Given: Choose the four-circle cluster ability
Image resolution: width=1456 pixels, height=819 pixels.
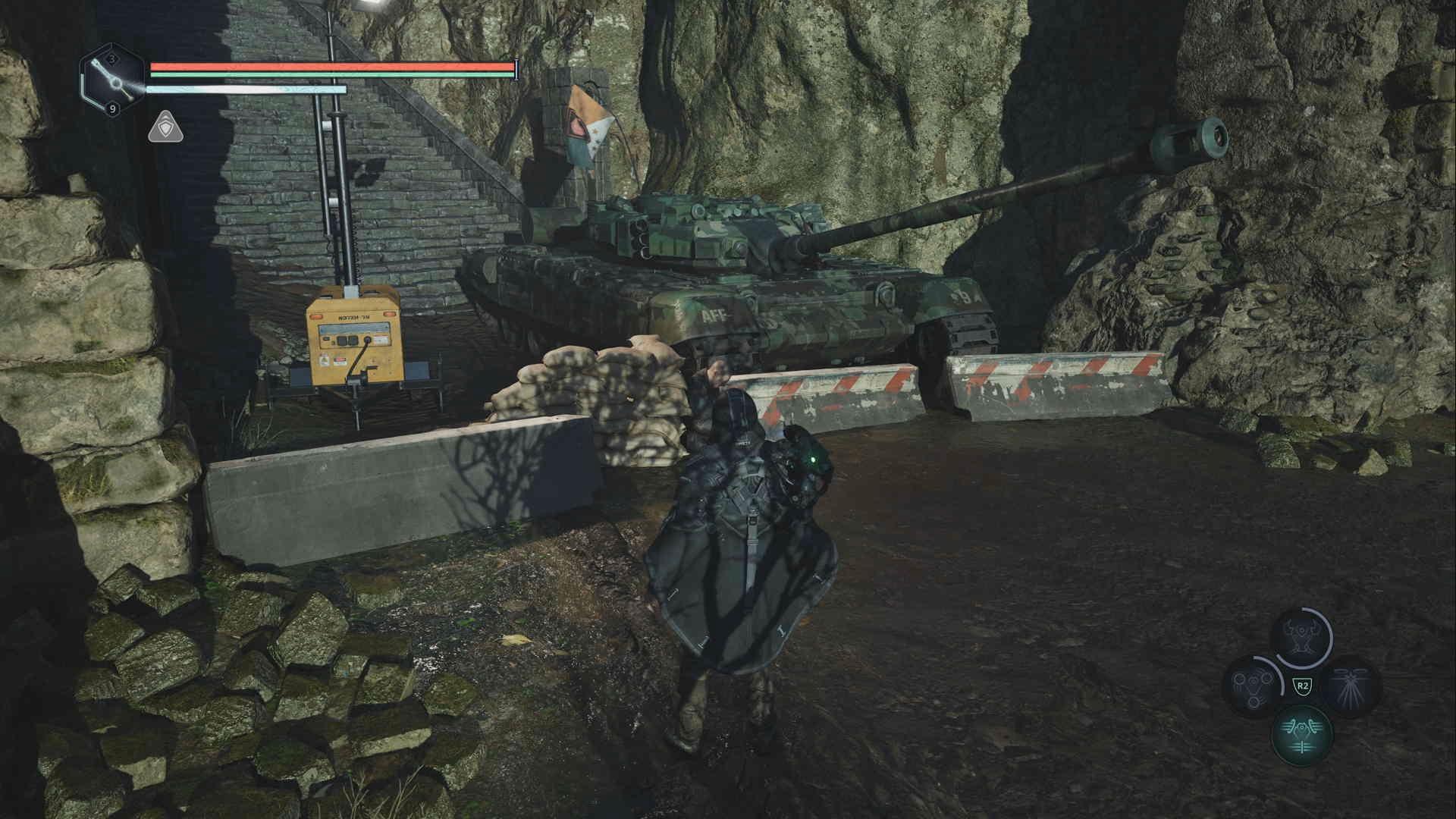Looking at the screenshot, I should (x=1253, y=686).
